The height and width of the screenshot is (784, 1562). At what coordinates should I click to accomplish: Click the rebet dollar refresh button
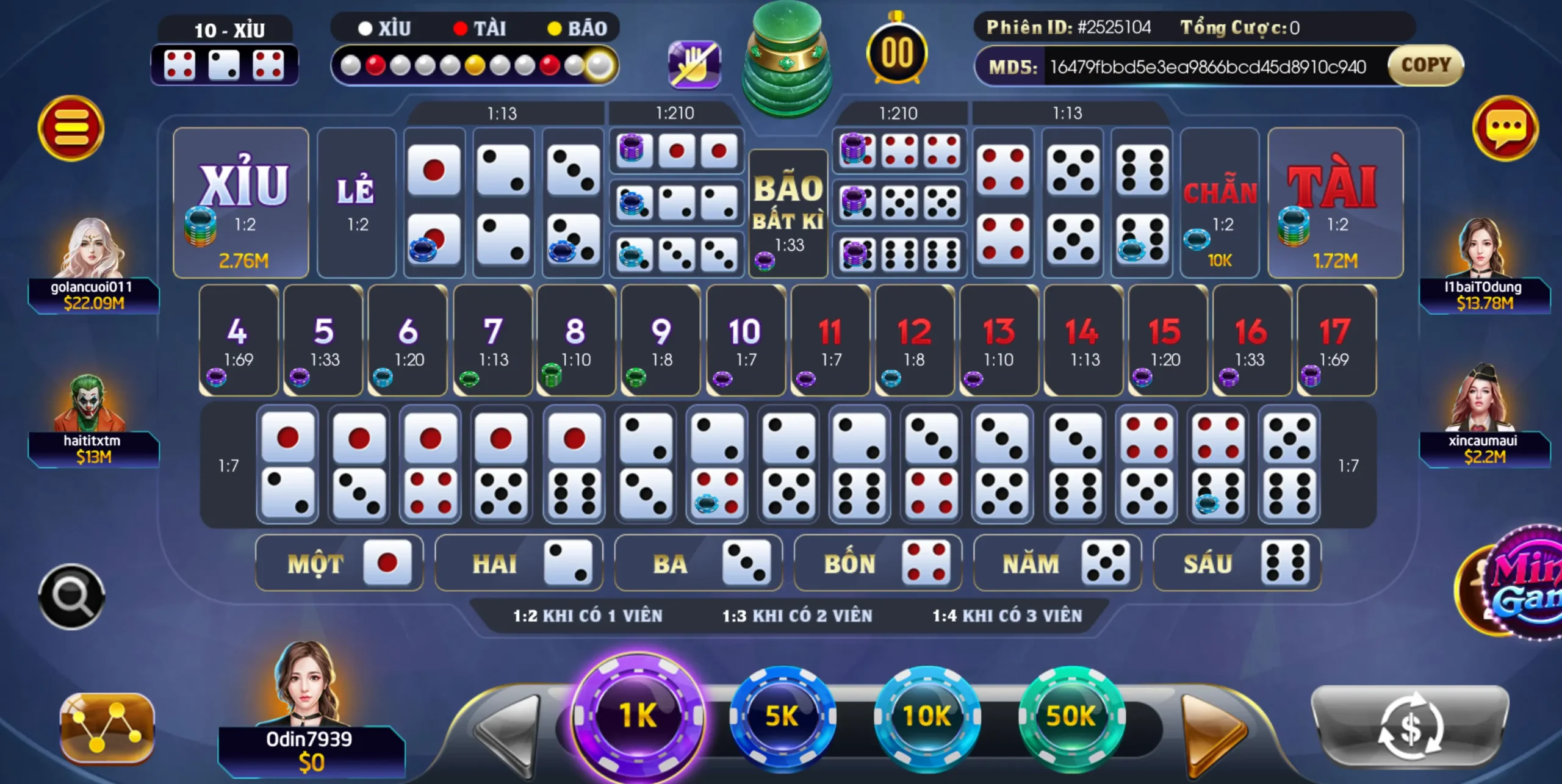(x=1409, y=726)
